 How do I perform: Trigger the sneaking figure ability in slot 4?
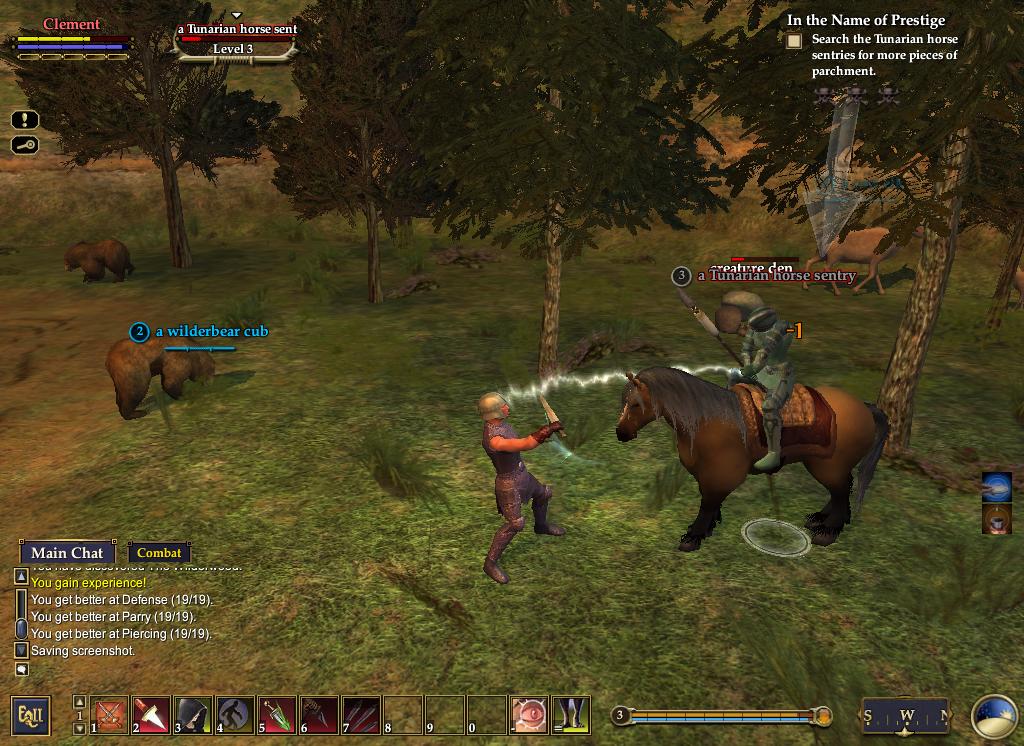(236, 715)
